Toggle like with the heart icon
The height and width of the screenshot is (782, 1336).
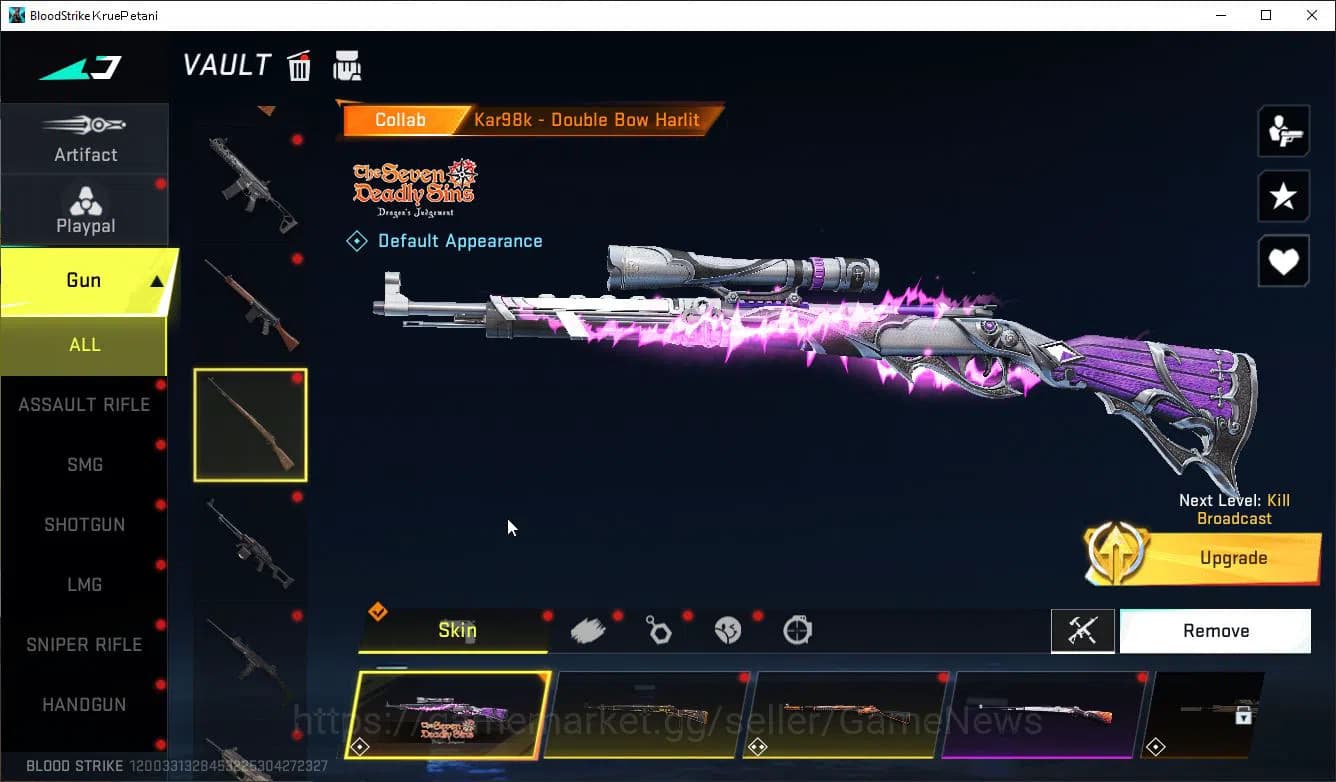(1283, 261)
